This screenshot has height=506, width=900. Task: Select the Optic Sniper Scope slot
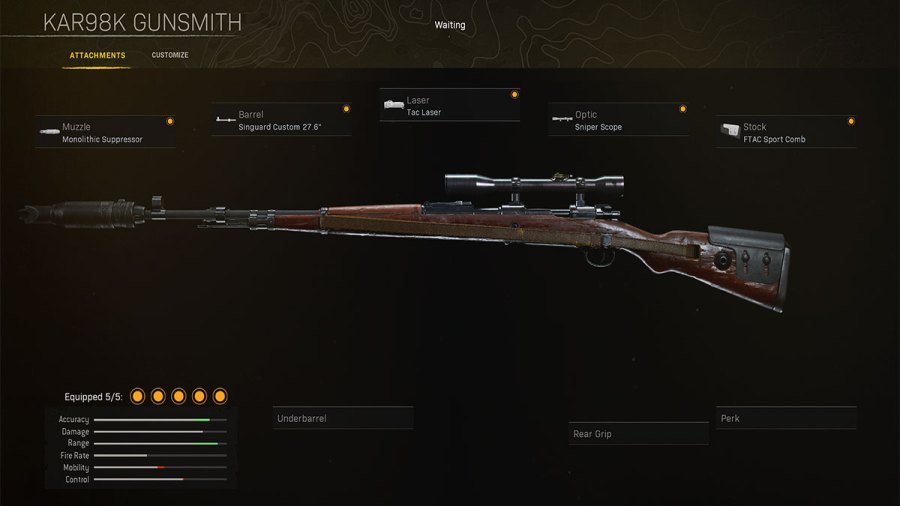pos(618,121)
